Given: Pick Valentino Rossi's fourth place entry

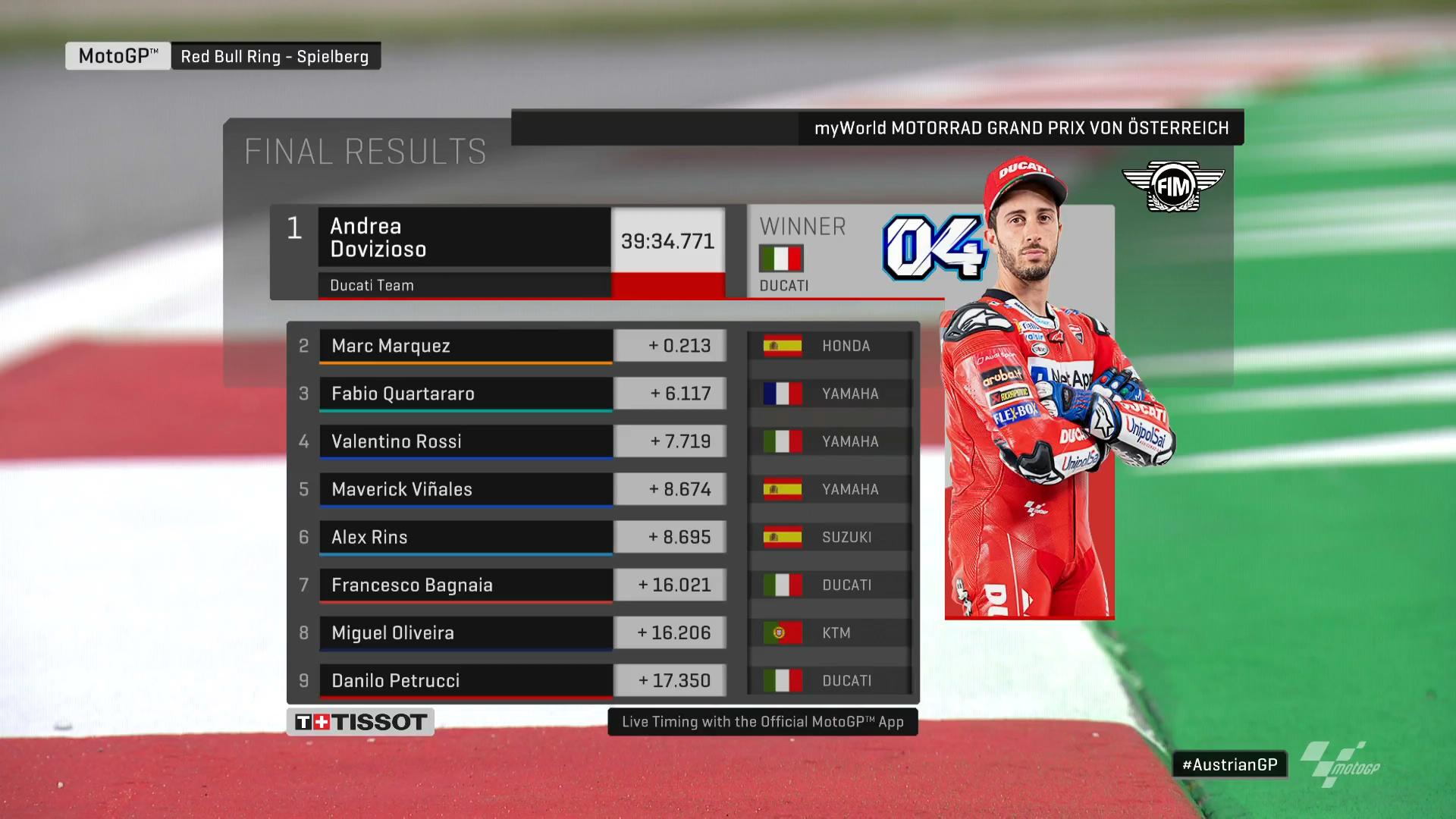Looking at the screenshot, I should pyautogui.click(x=466, y=441).
